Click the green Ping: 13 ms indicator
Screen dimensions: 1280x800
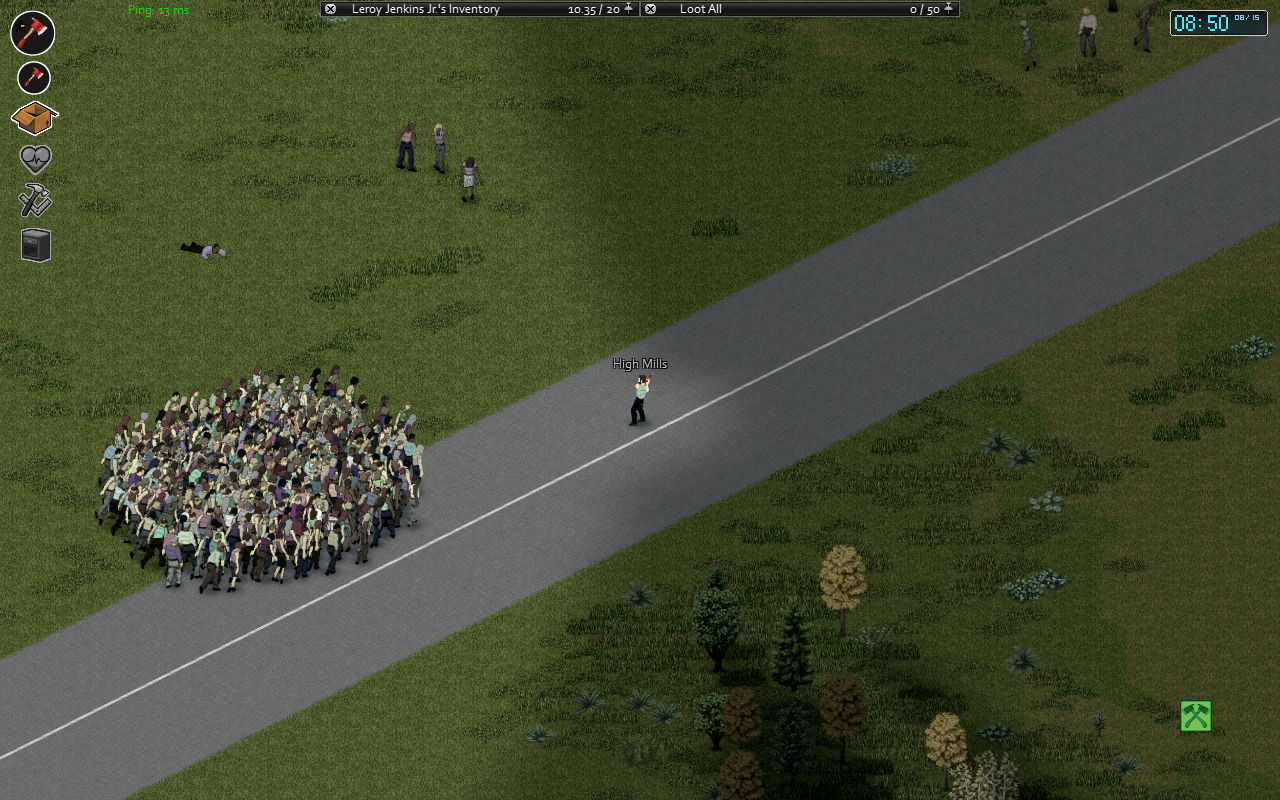(x=156, y=11)
